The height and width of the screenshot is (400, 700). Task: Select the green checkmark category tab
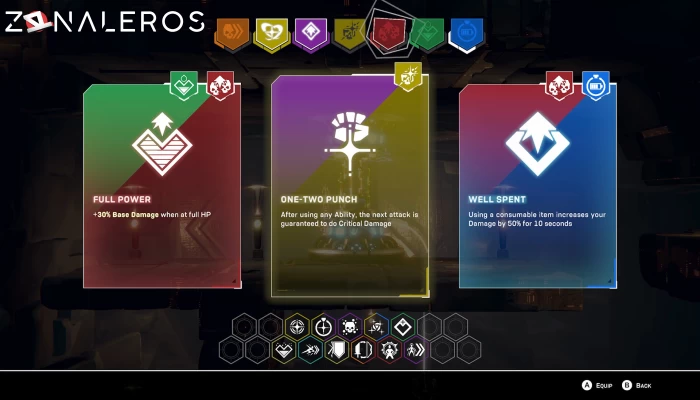point(427,34)
